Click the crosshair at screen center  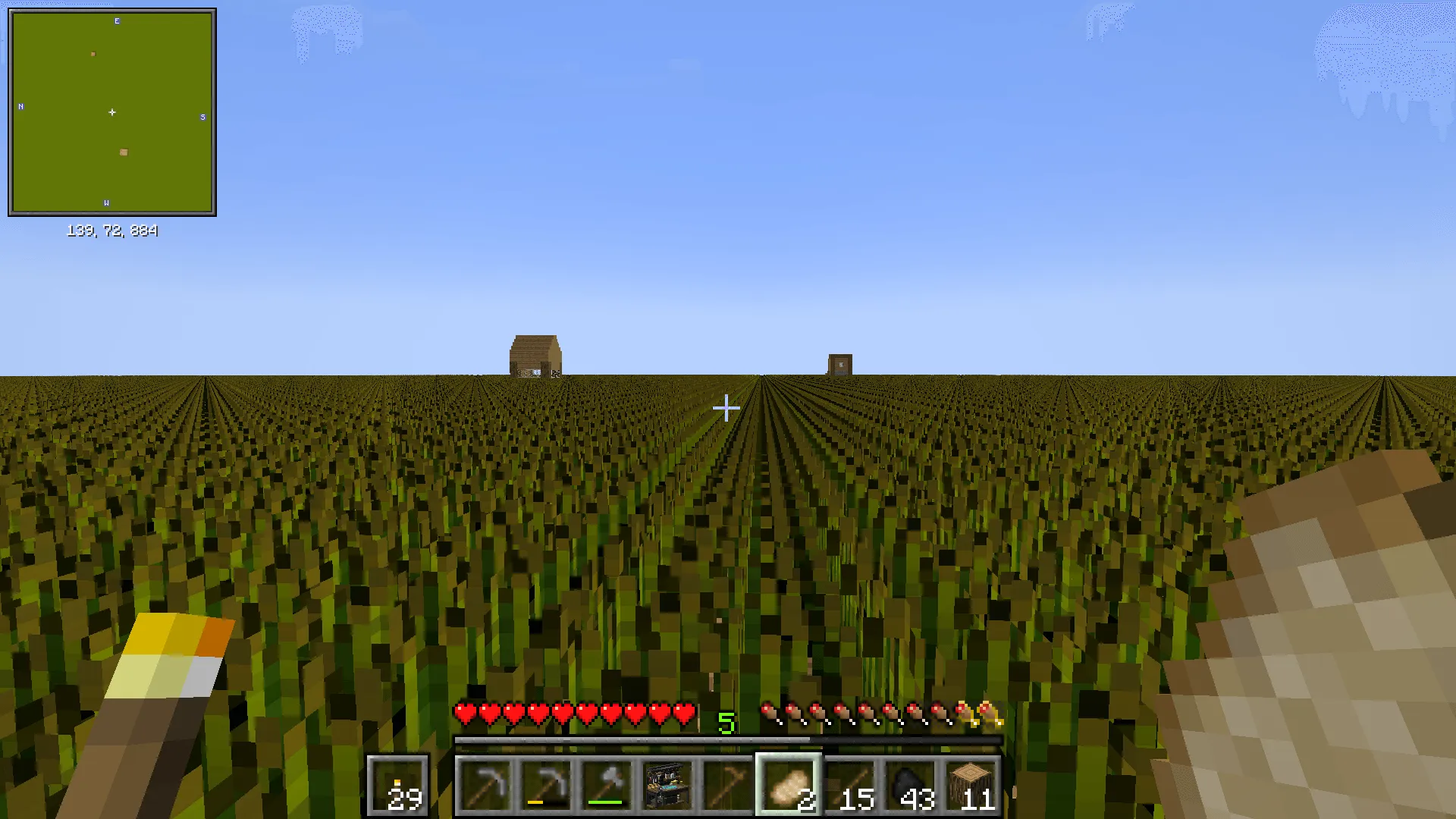click(726, 409)
